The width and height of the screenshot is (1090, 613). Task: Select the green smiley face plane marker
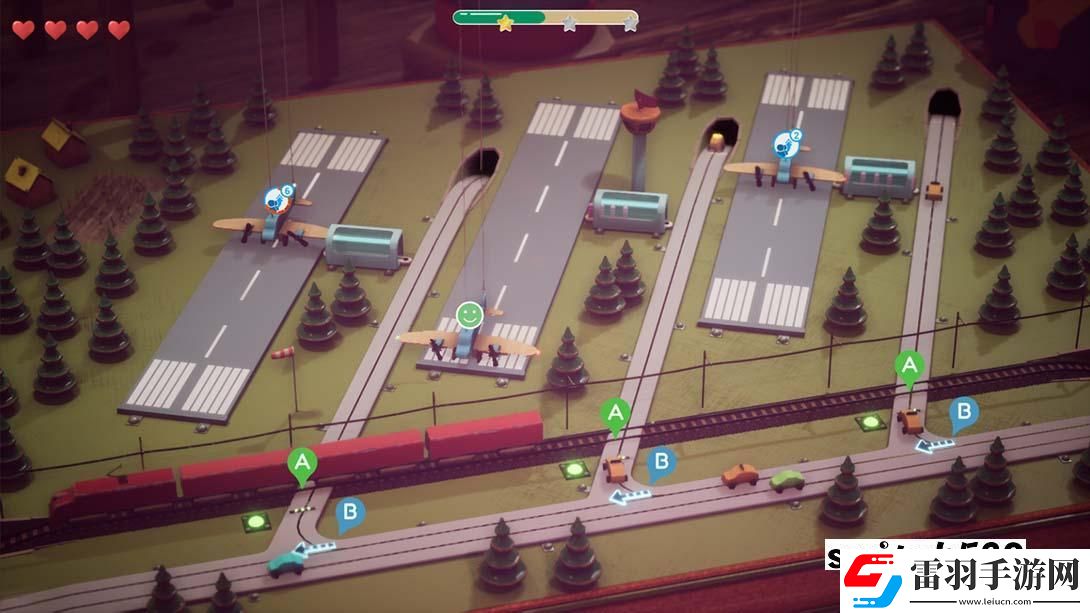click(x=469, y=315)
